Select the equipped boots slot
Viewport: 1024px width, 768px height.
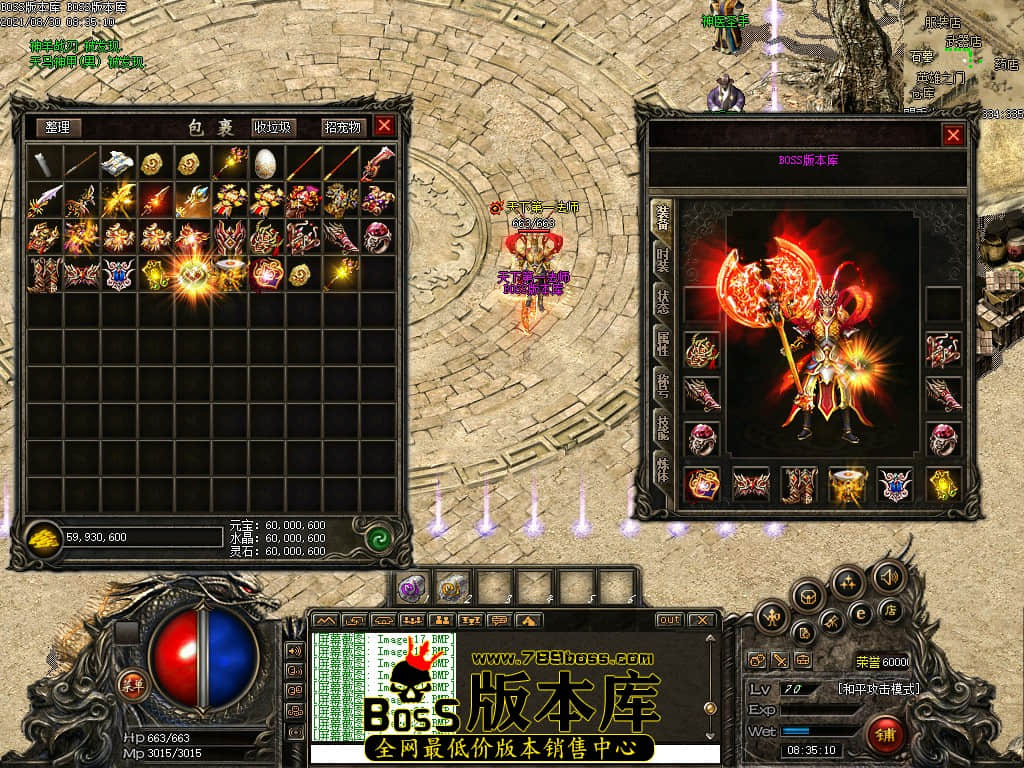click(x=799, y=485)
